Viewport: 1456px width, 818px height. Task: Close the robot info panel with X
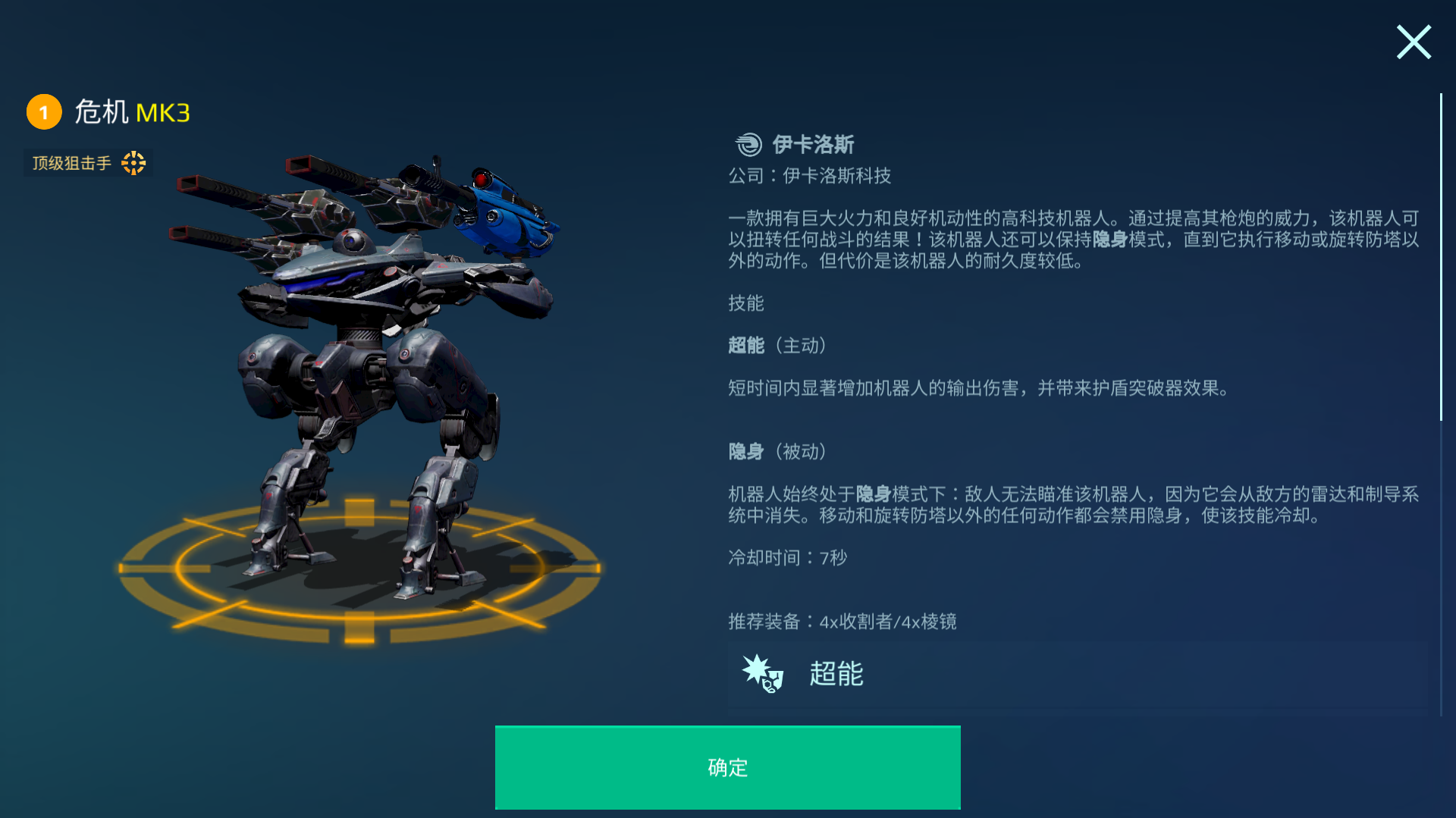pos(1413,42)
